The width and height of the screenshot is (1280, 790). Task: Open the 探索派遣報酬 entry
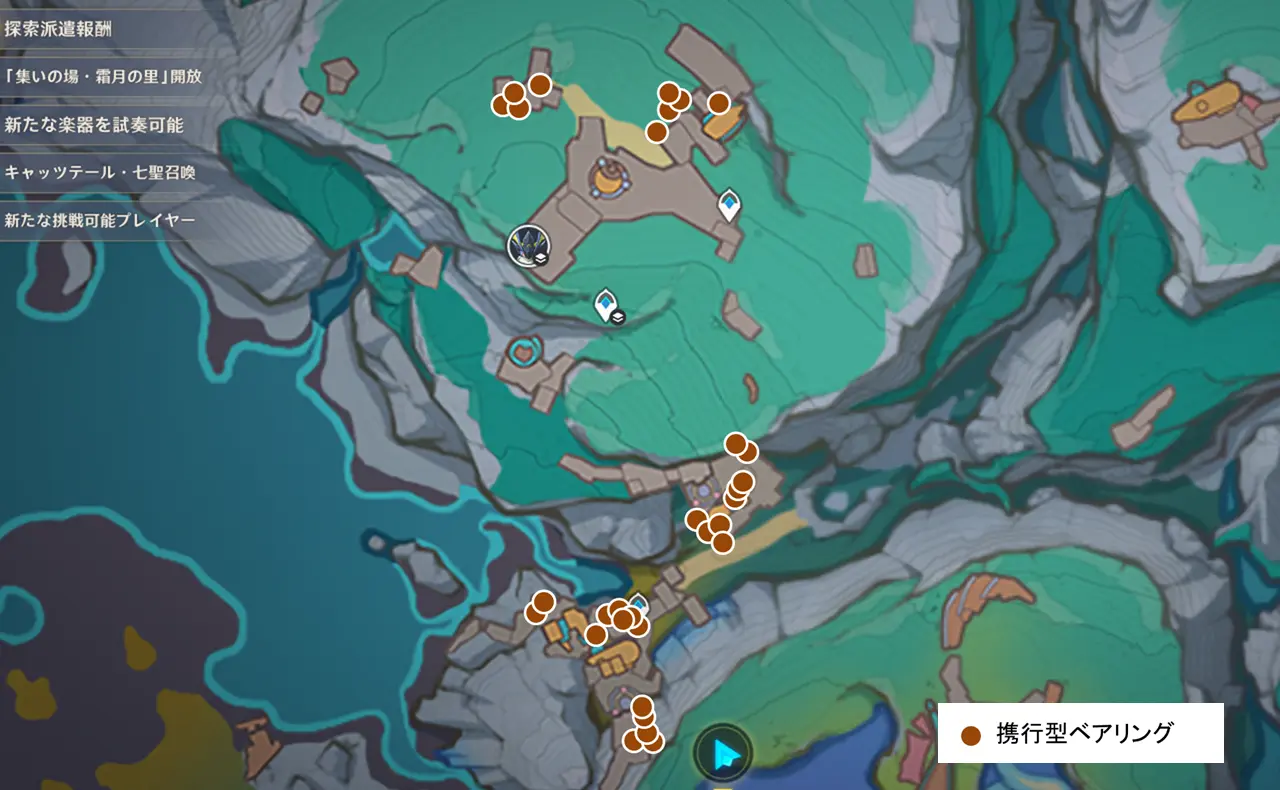pyautogui.click(x=60, y=28)
